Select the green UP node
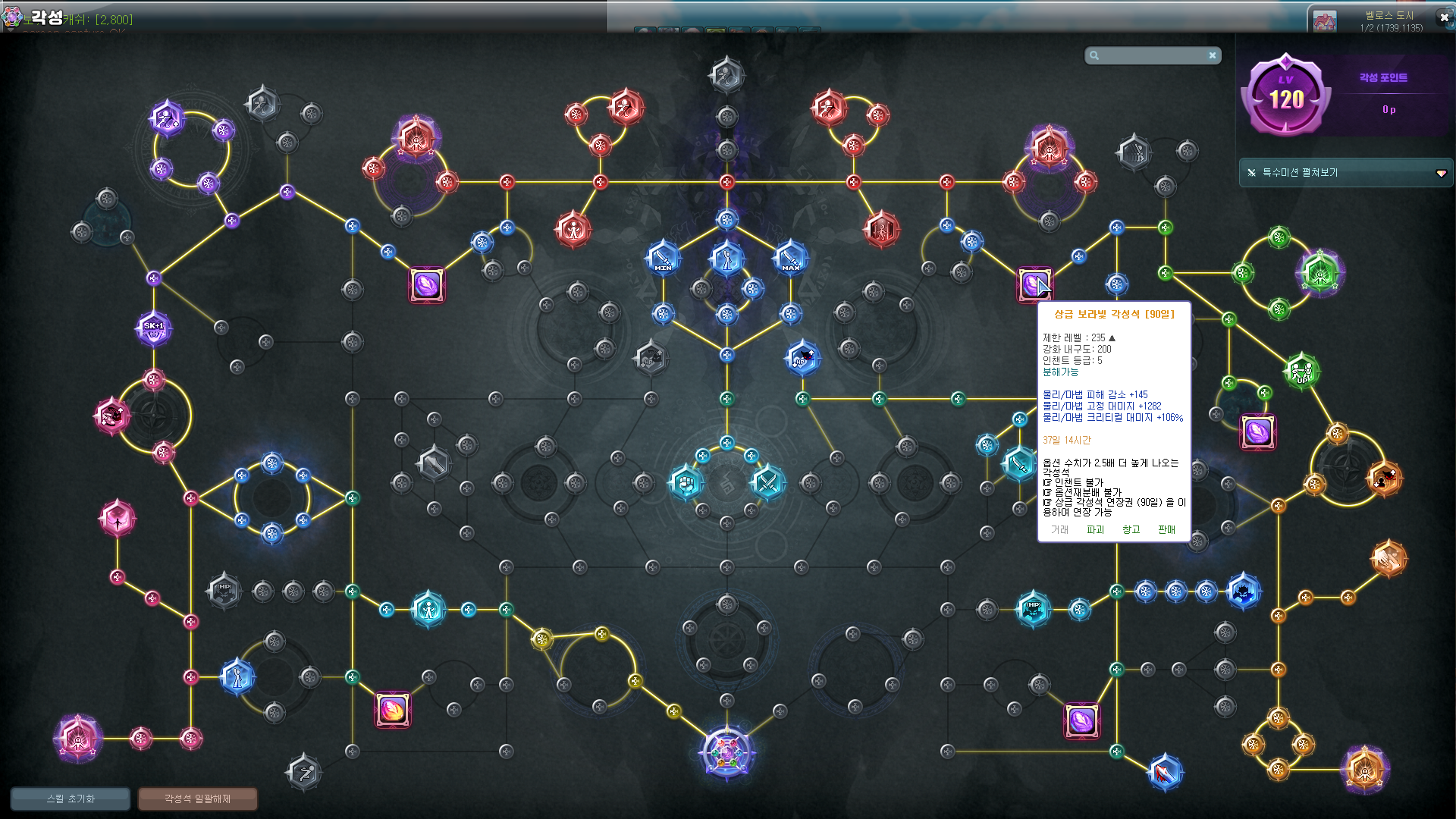The width and height of the screenshot is (1456, 819). pyautogui.click(x=1301, y=371)
